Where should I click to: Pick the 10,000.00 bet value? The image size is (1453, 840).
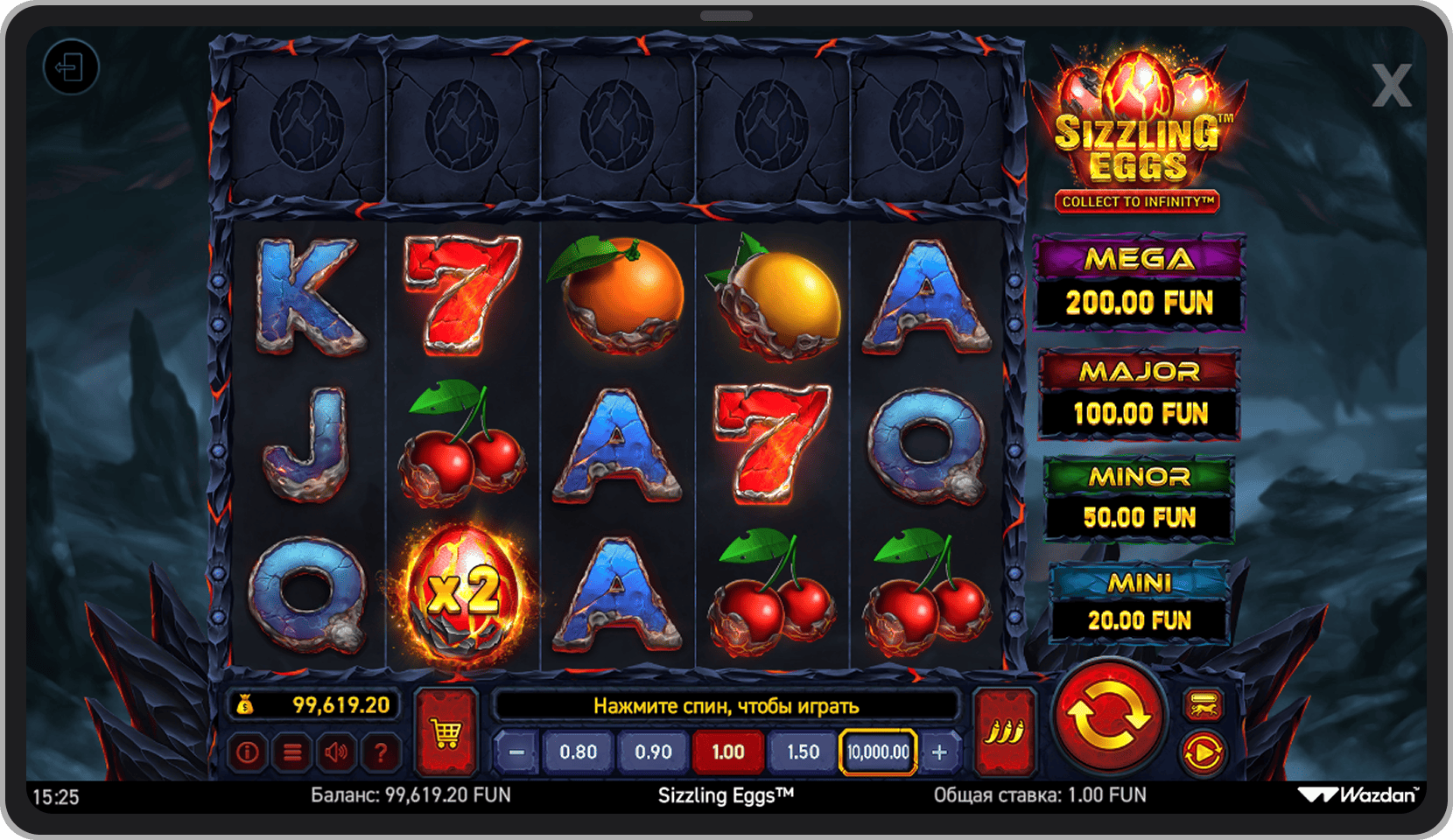click(878, 752)
